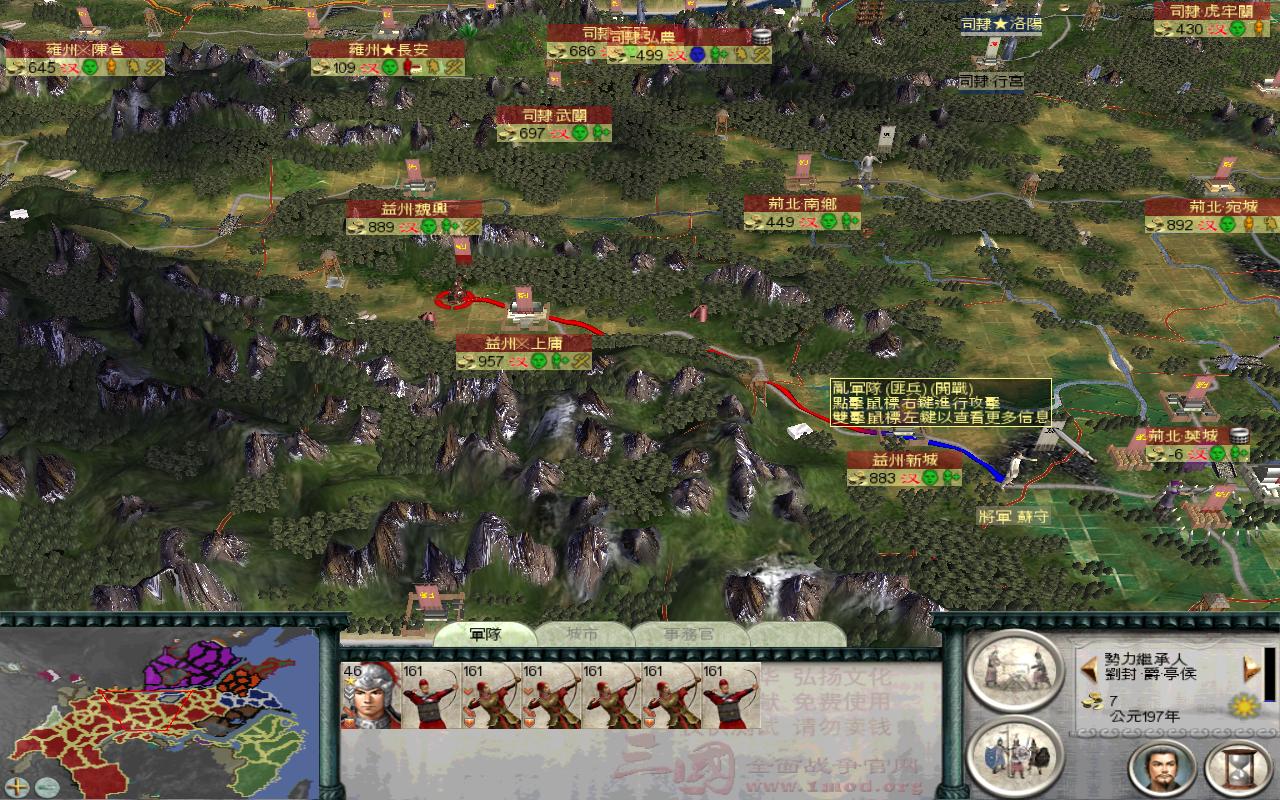The image size is (1280, 800).
Task: Click the sun season icon beside the year
Action: (x=1244, y=707)
